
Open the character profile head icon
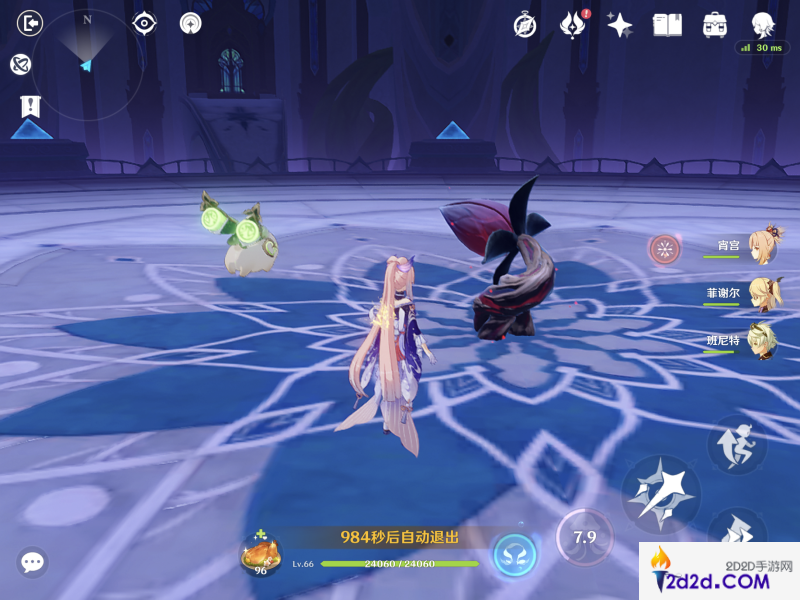(x=763, y=24)
